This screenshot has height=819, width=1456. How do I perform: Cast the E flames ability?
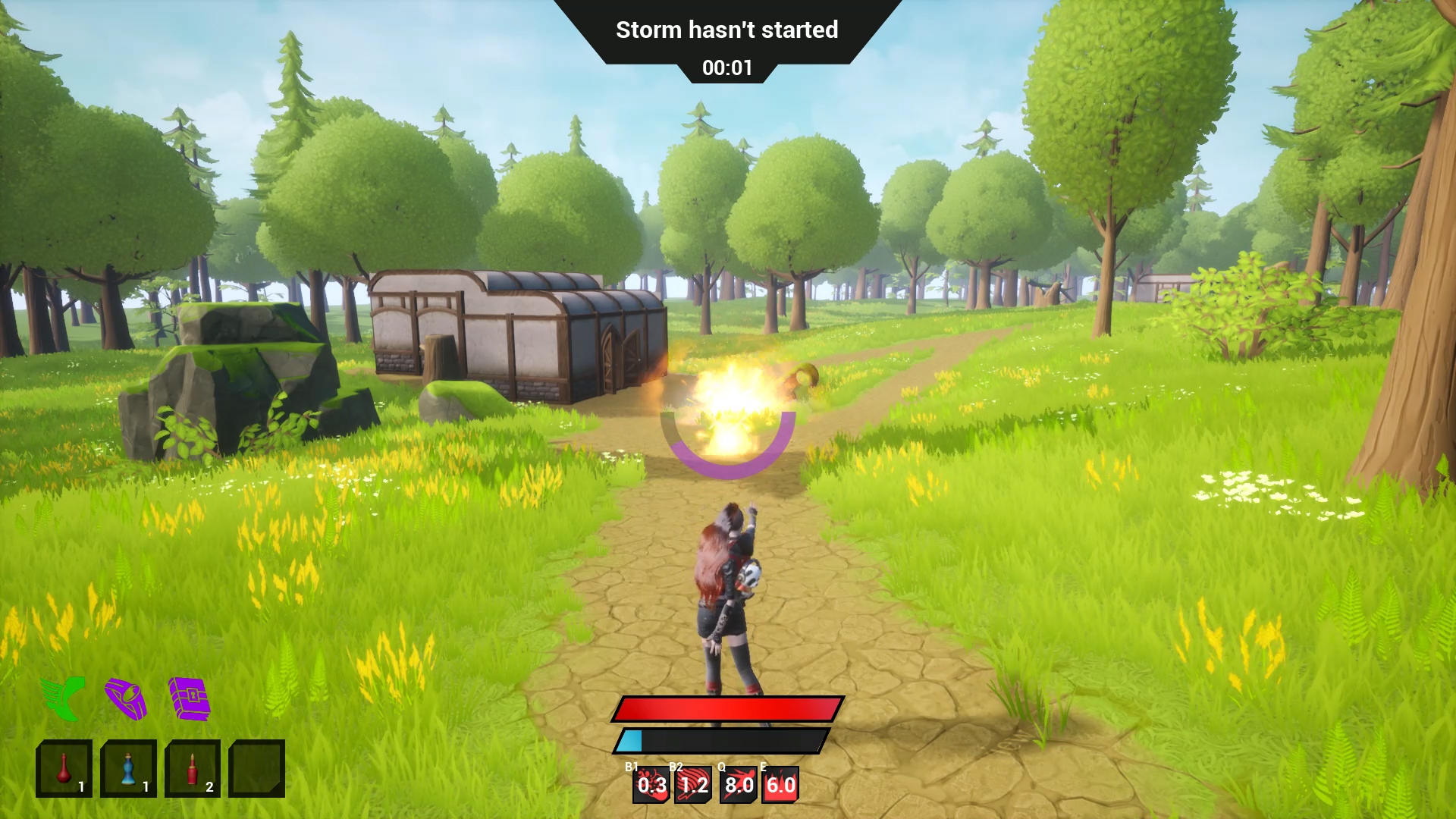click(x=780, y=785)
